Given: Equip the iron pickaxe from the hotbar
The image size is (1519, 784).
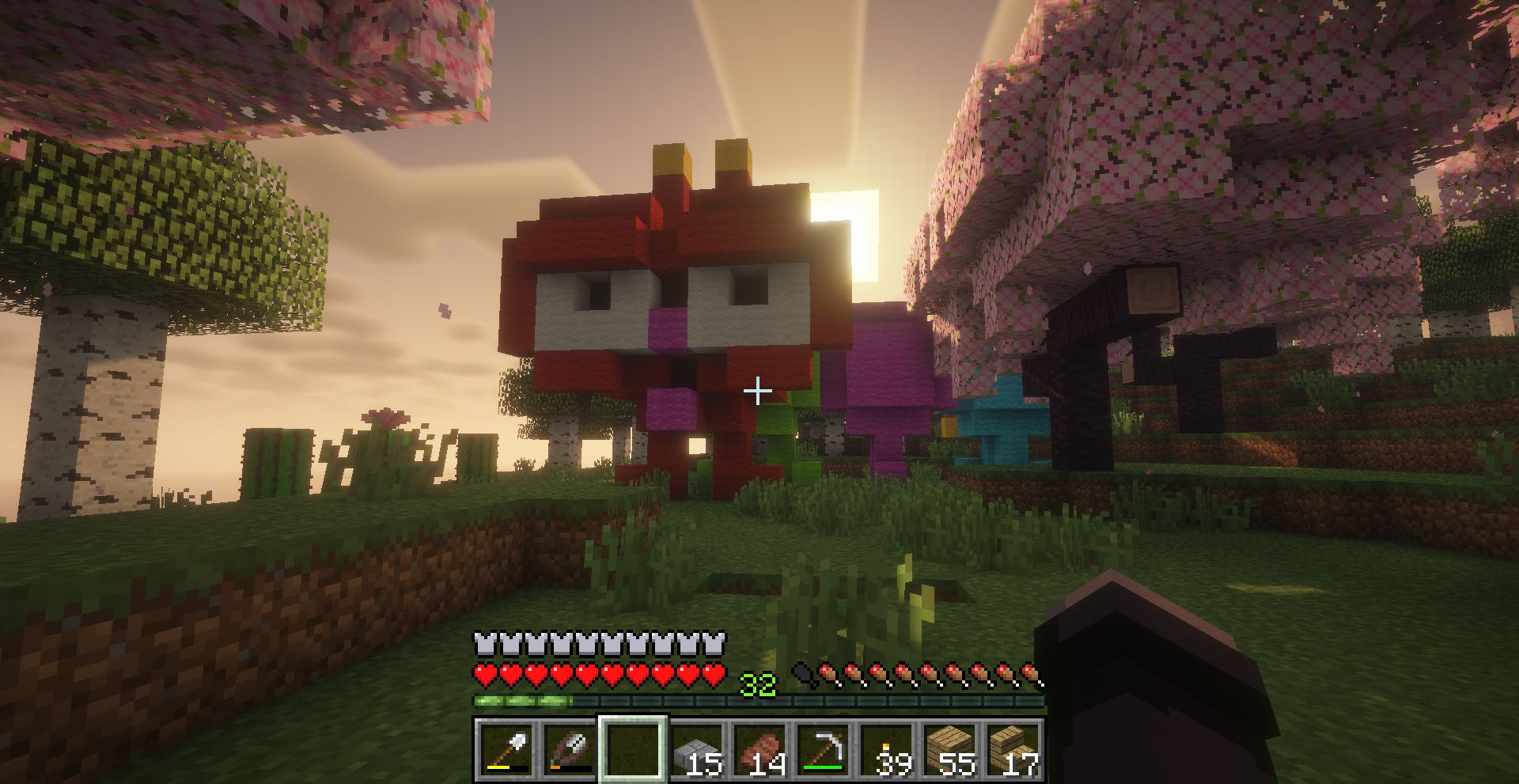Looking at the screenshot, I should (823, 749).
